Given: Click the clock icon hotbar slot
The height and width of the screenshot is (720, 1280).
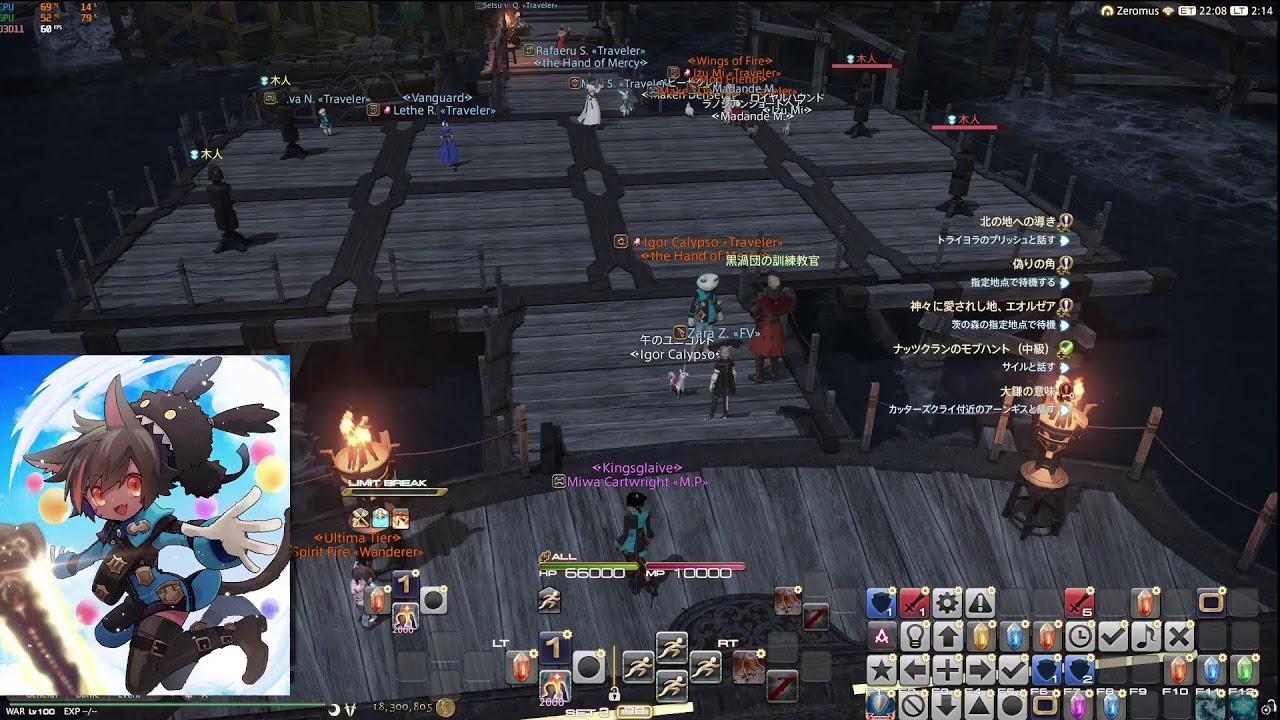Looking at the screenshot, I should (x=1079, y=636).
